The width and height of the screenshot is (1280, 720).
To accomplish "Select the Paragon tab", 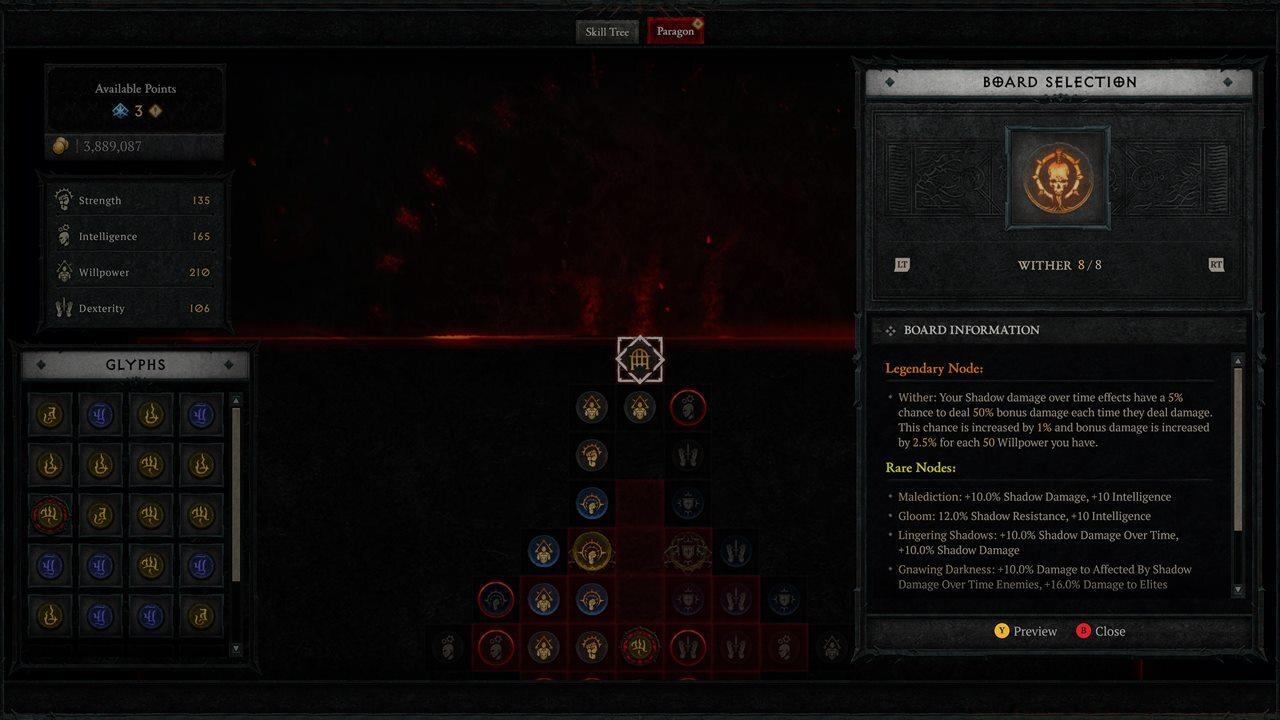I will (x=674, y=31).
